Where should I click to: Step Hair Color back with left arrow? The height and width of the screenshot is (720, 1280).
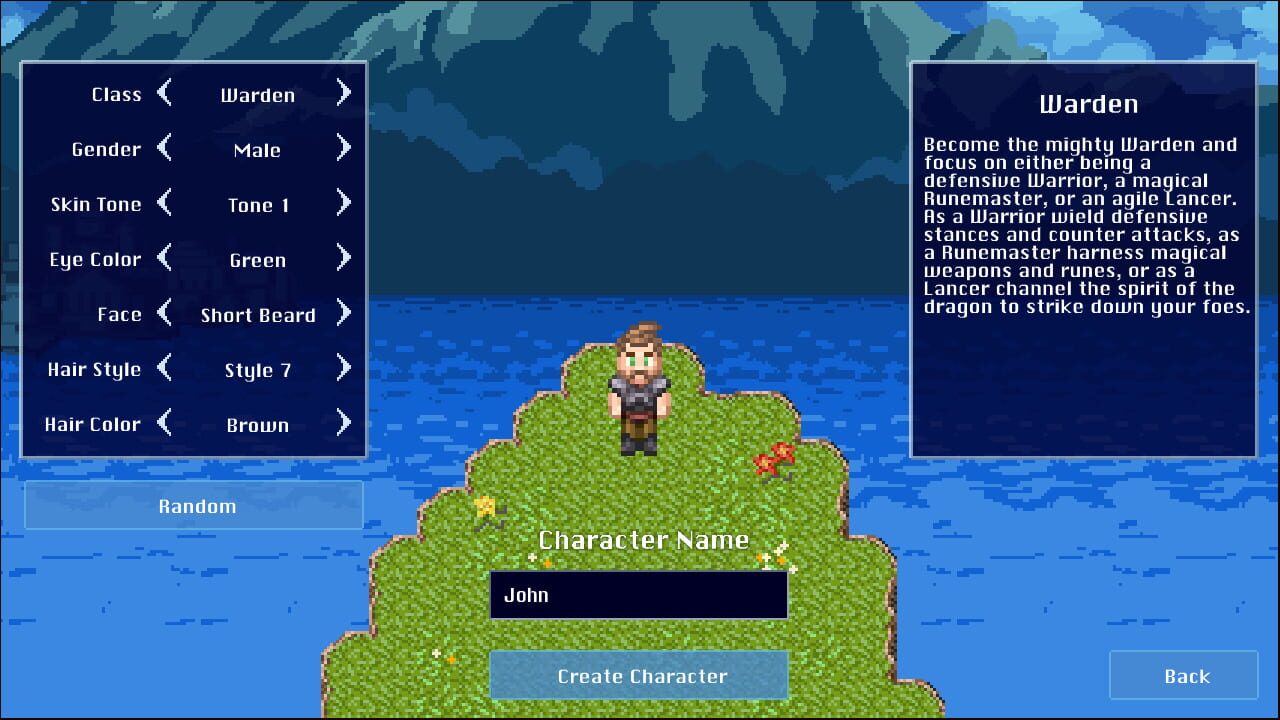click(167, 424)
